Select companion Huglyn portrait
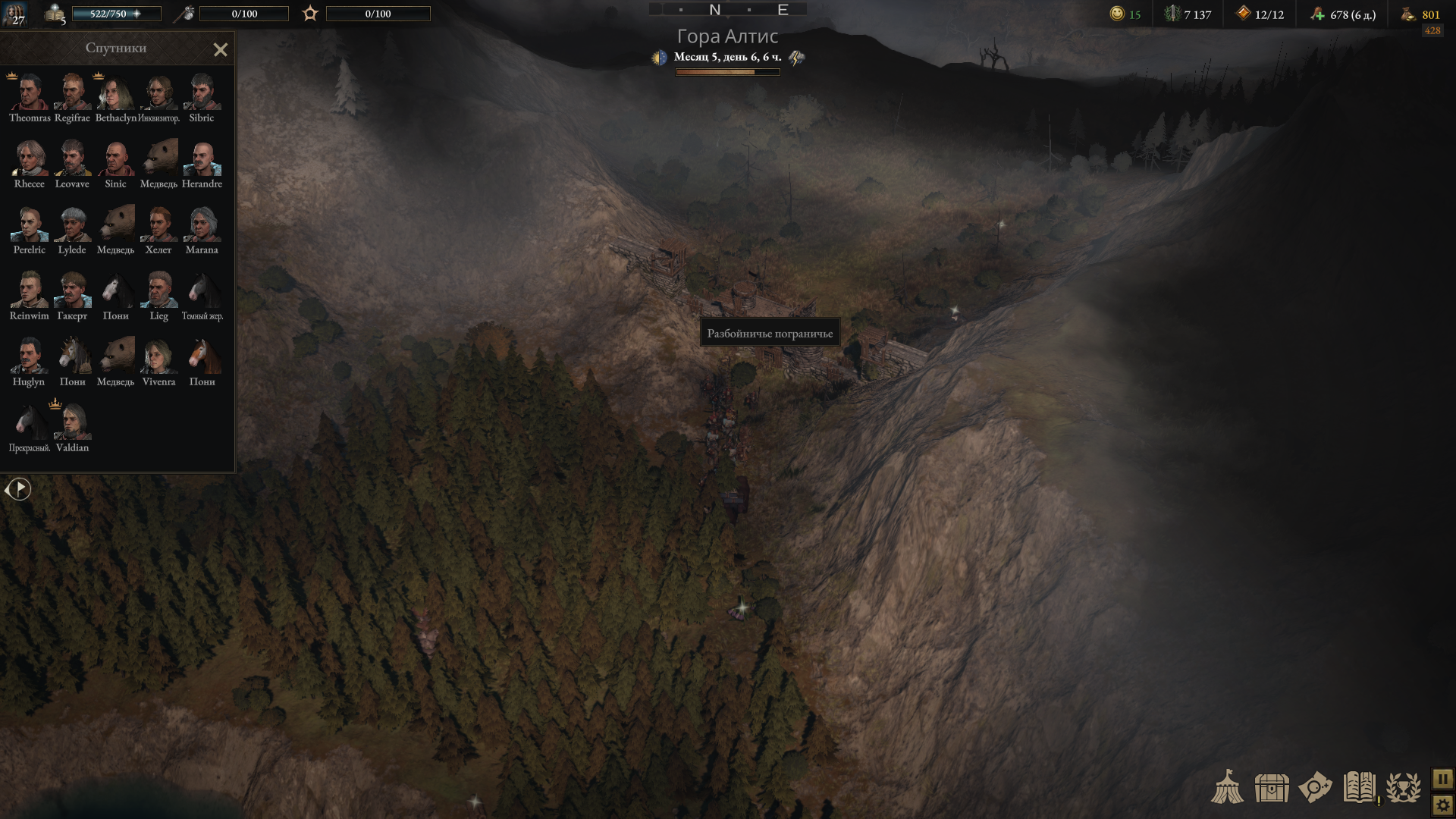Image resolution: width=1456 pixels, height=819 pixels. click(30, 356)
